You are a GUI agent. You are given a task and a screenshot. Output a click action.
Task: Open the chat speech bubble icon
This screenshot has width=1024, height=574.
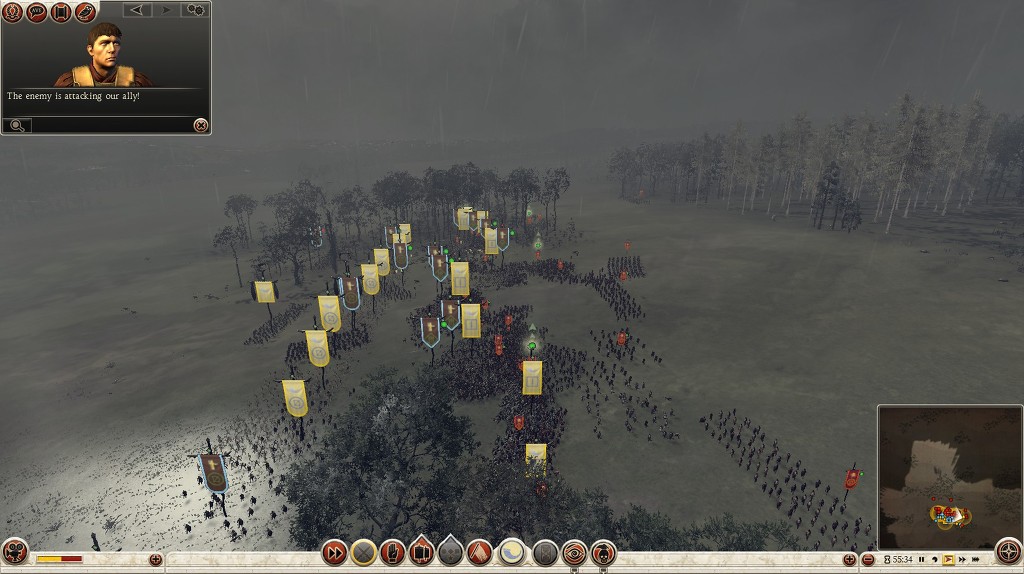pos(37,12)
